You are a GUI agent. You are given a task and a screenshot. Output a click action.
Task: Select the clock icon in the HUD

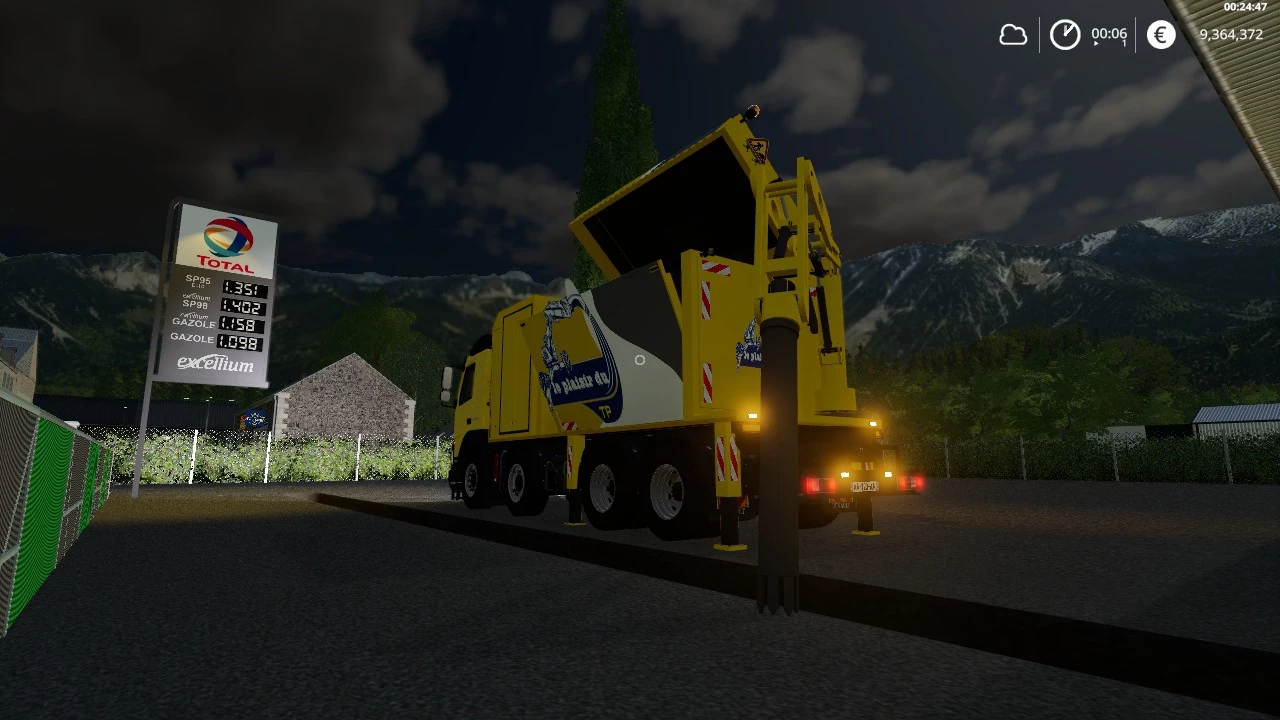click(1066, 34)
